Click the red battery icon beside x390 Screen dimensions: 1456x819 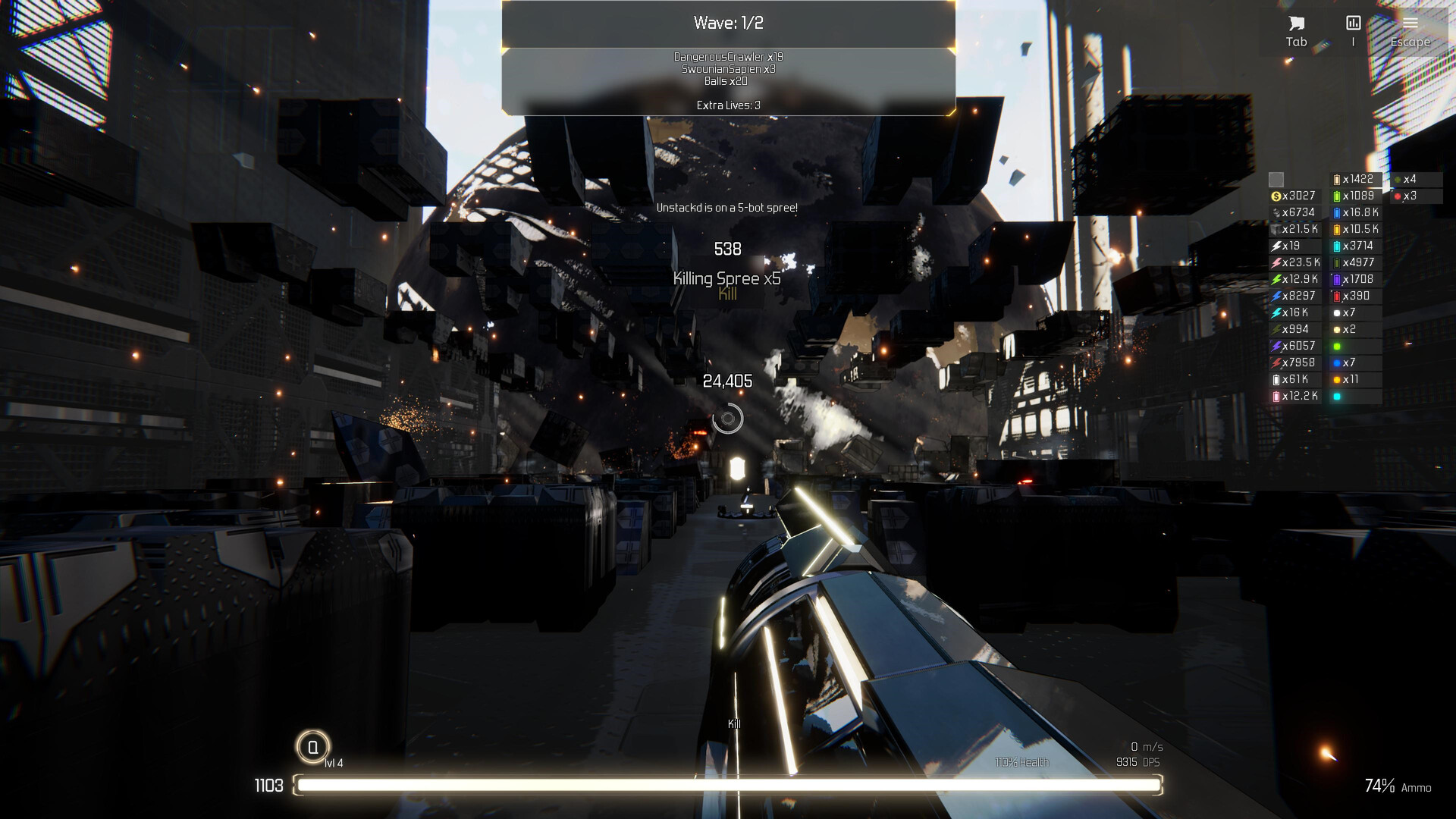(x=1335, y=296)
